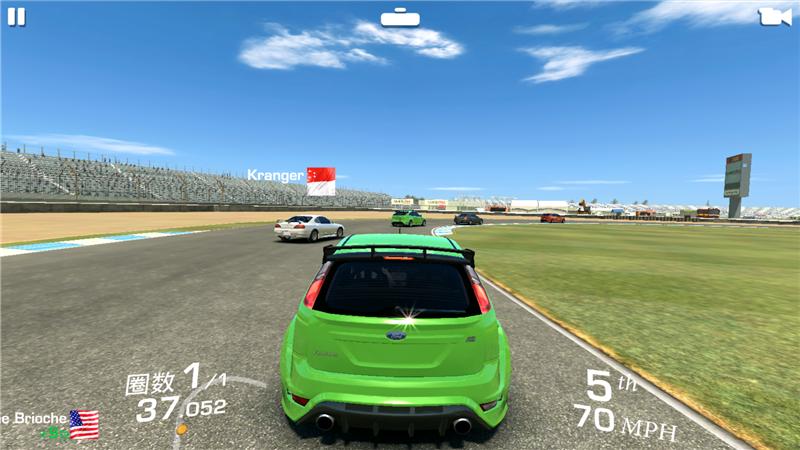Switch view using the video camera icon
The width and height of the screenshot is (800, 450).
tap(774, 17)
